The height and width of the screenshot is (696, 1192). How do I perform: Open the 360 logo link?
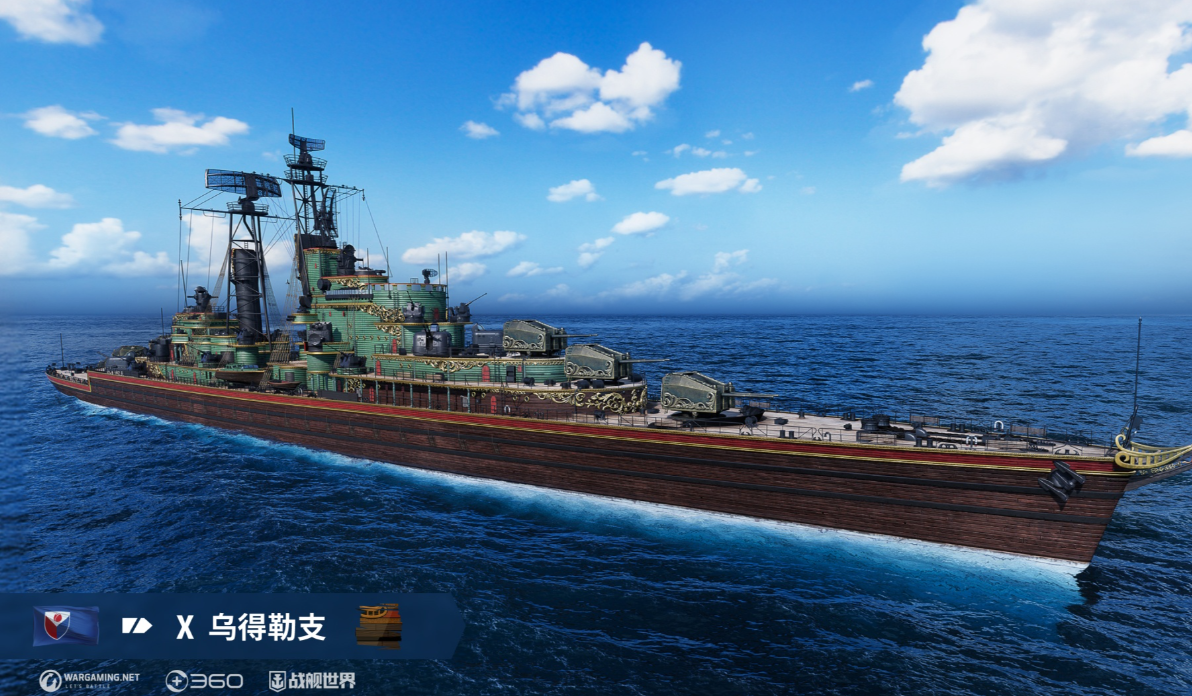(x=204, y=681)
